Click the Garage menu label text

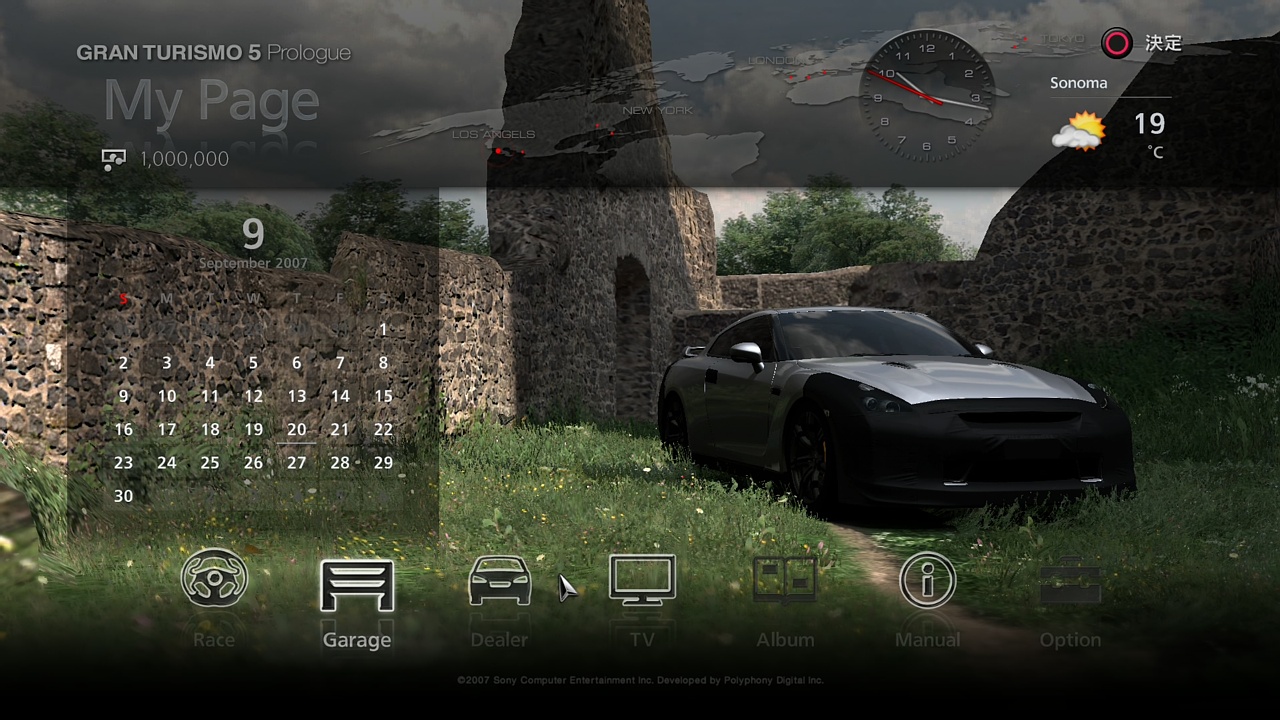tap(357, 640)
